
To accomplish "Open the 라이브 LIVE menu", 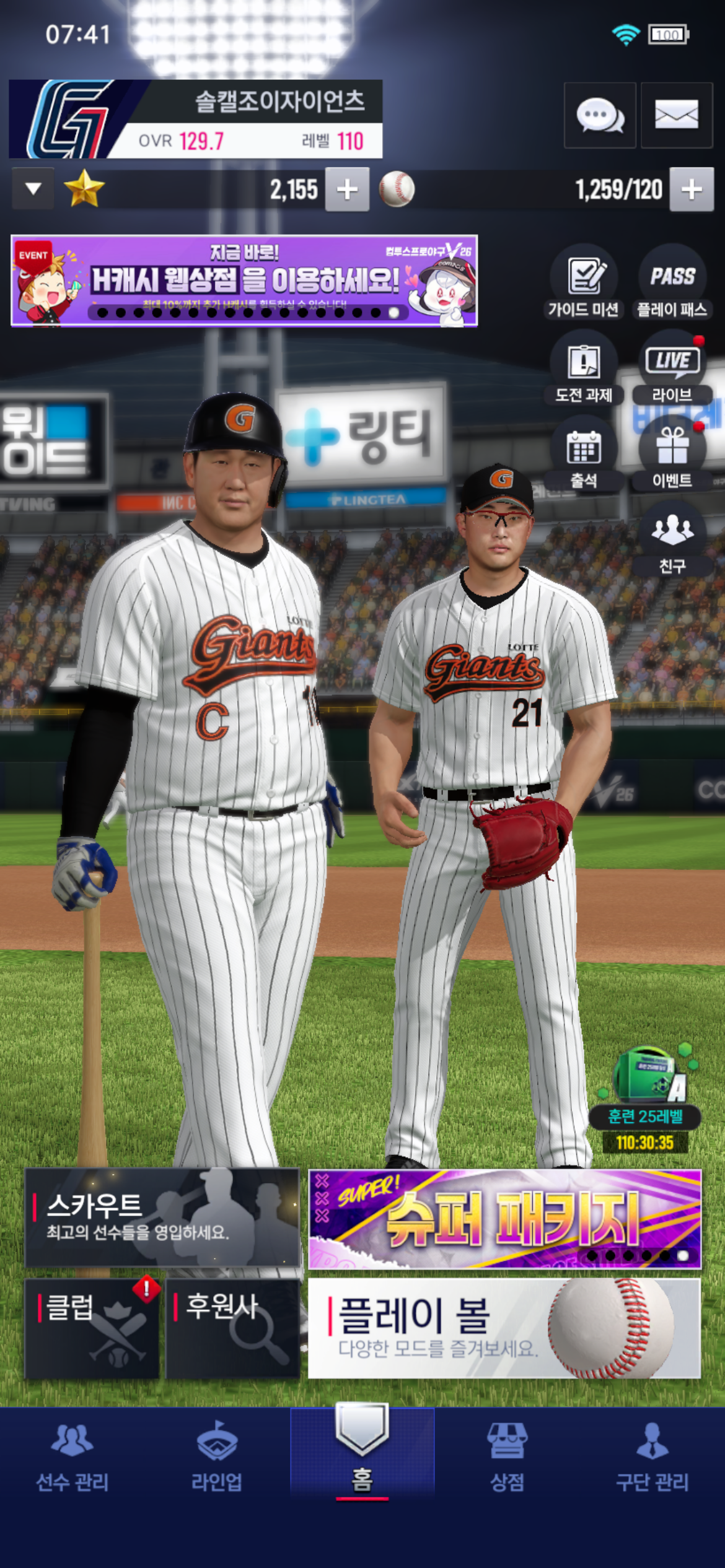I will coord(672,370).
